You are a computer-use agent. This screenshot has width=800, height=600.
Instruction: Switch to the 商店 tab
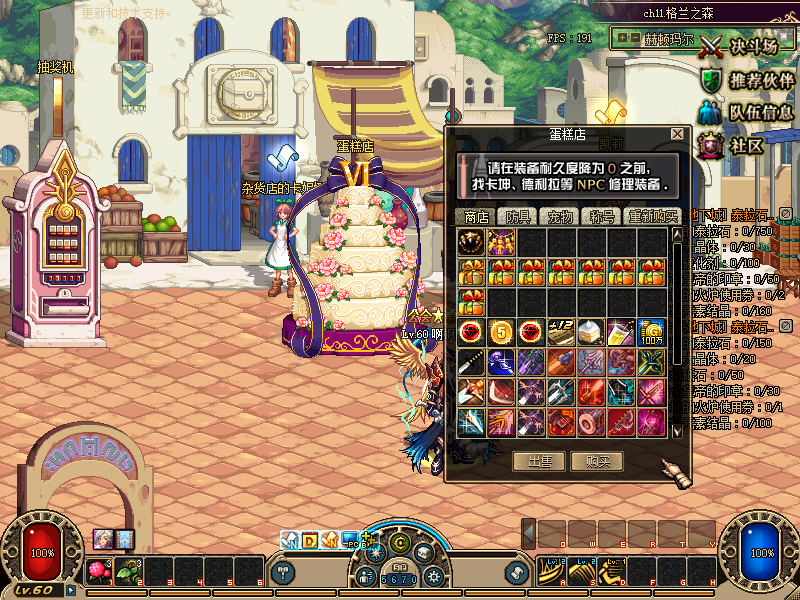[x=474, y=216]
